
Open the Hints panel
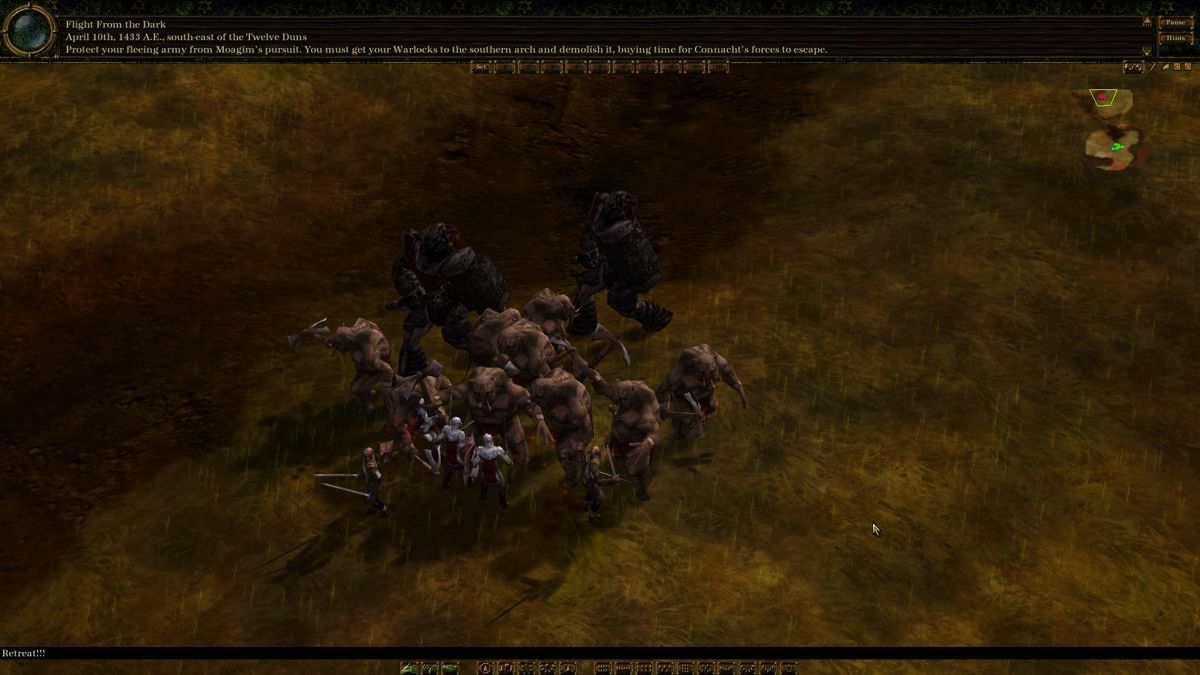tap(1175, 38)
